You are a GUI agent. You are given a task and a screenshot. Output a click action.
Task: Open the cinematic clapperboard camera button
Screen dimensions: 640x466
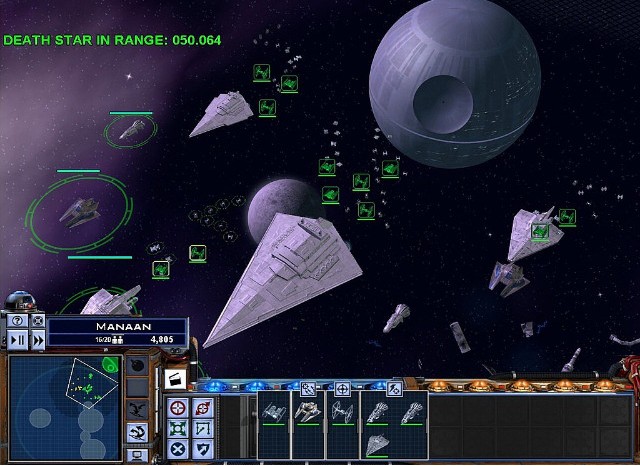tap(174, 377)
